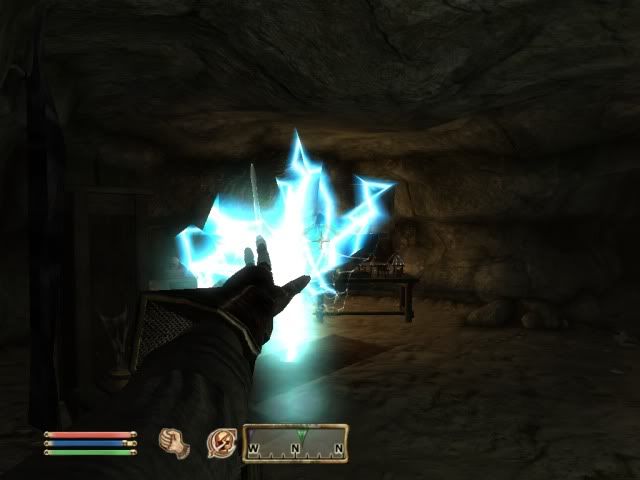Click the compass bar
640x480 pixels.
(296, 441)
